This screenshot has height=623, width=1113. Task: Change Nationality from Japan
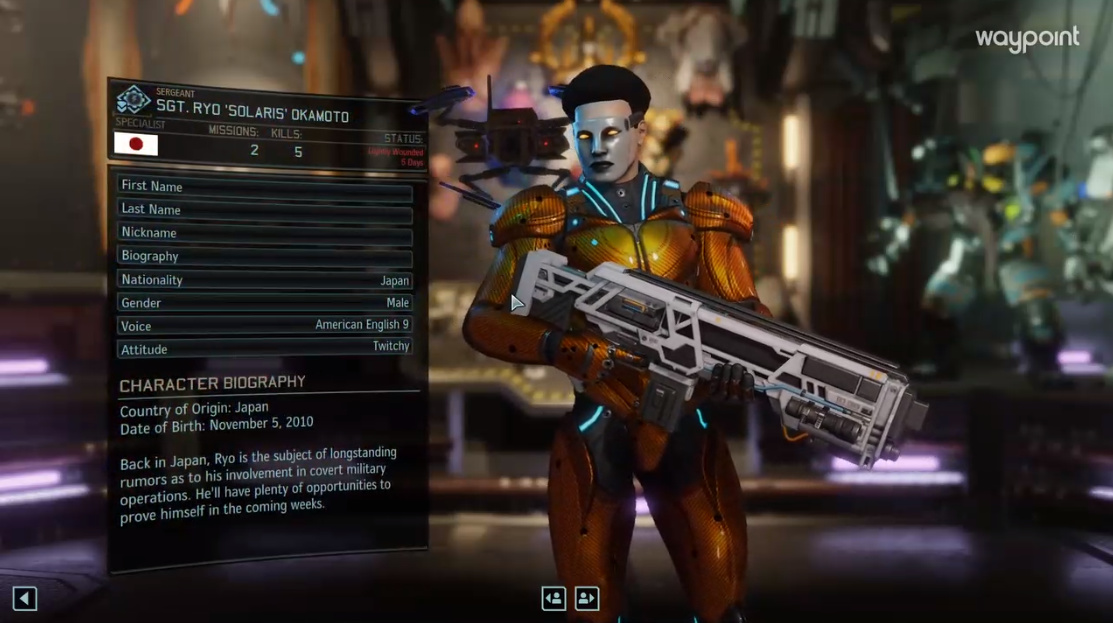click(x=265, y=280)
